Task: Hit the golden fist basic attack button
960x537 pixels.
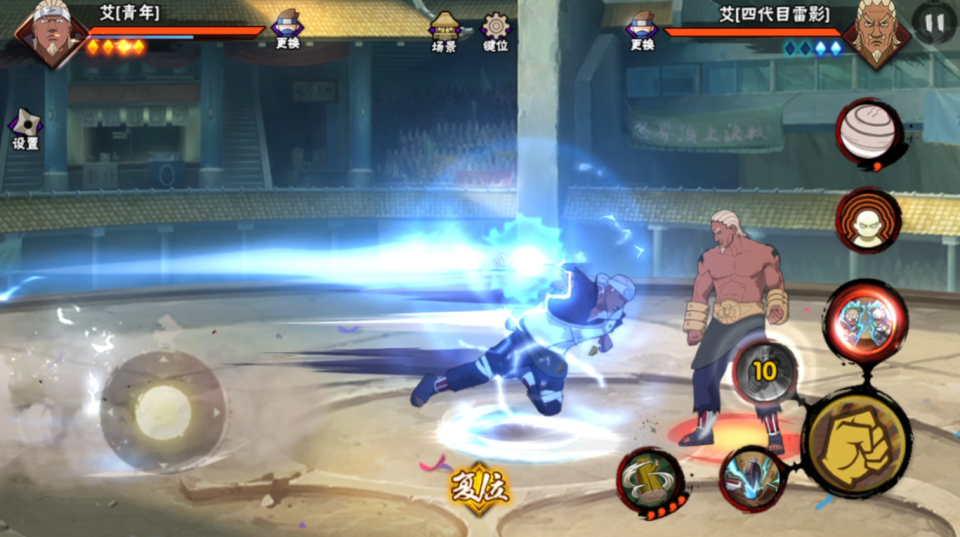Action: 856,441
